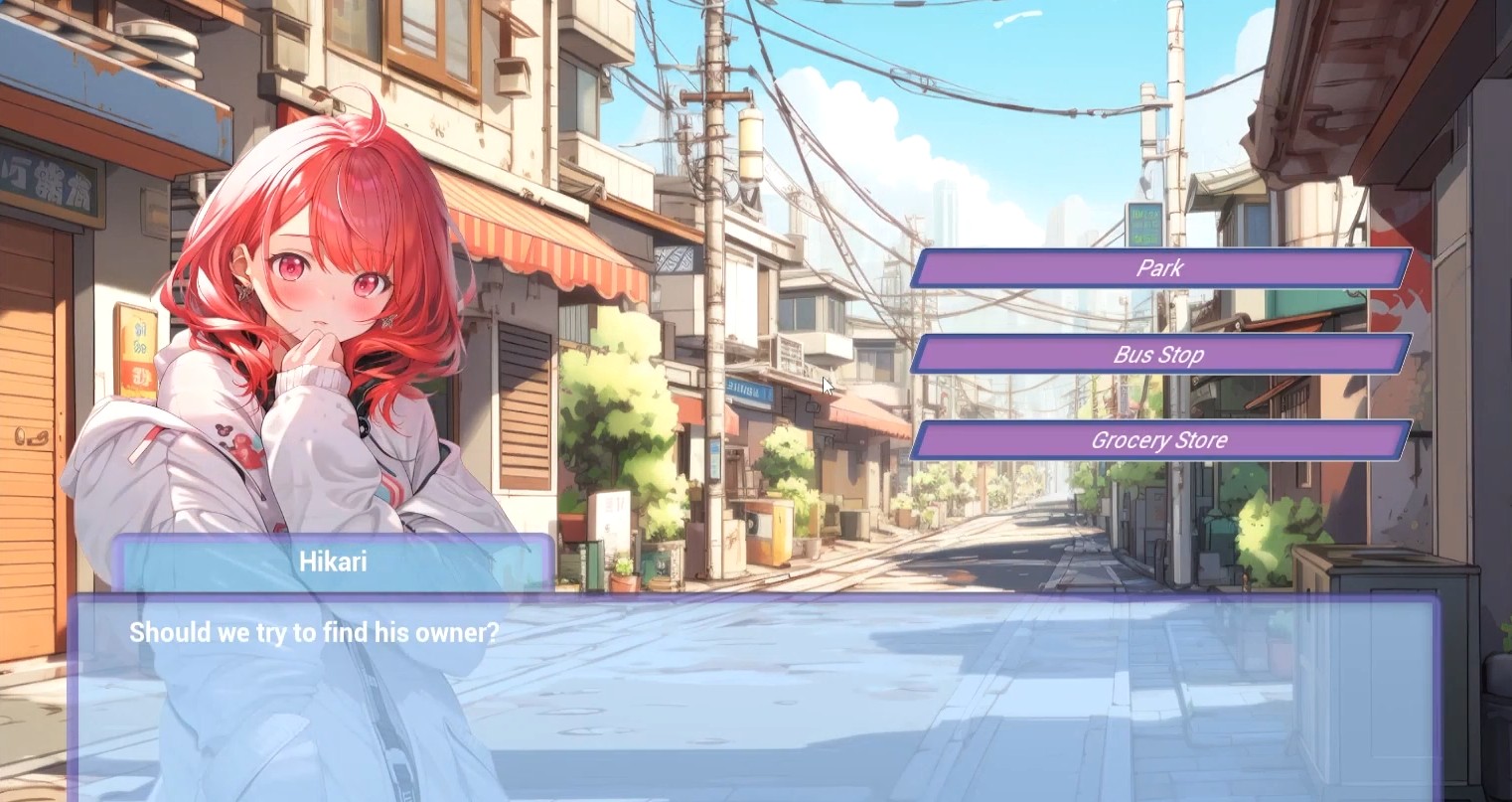Choose the Park dialogue option

point(1160,268)
